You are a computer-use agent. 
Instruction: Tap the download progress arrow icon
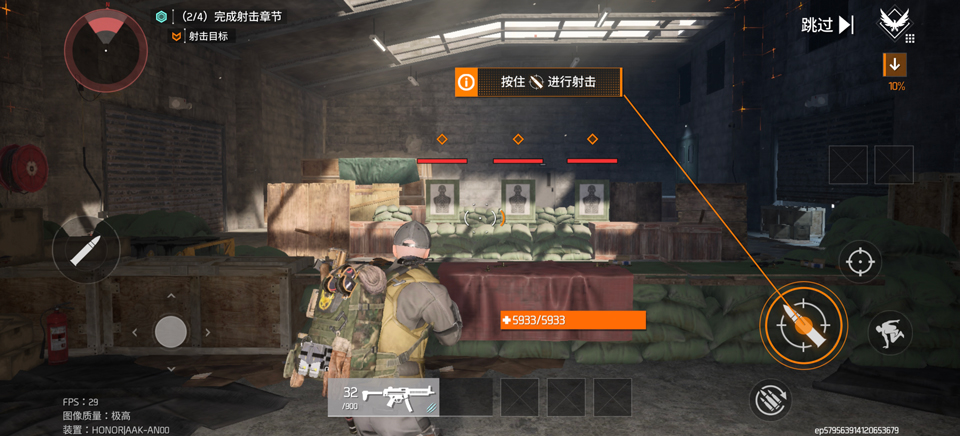point(895,65)
